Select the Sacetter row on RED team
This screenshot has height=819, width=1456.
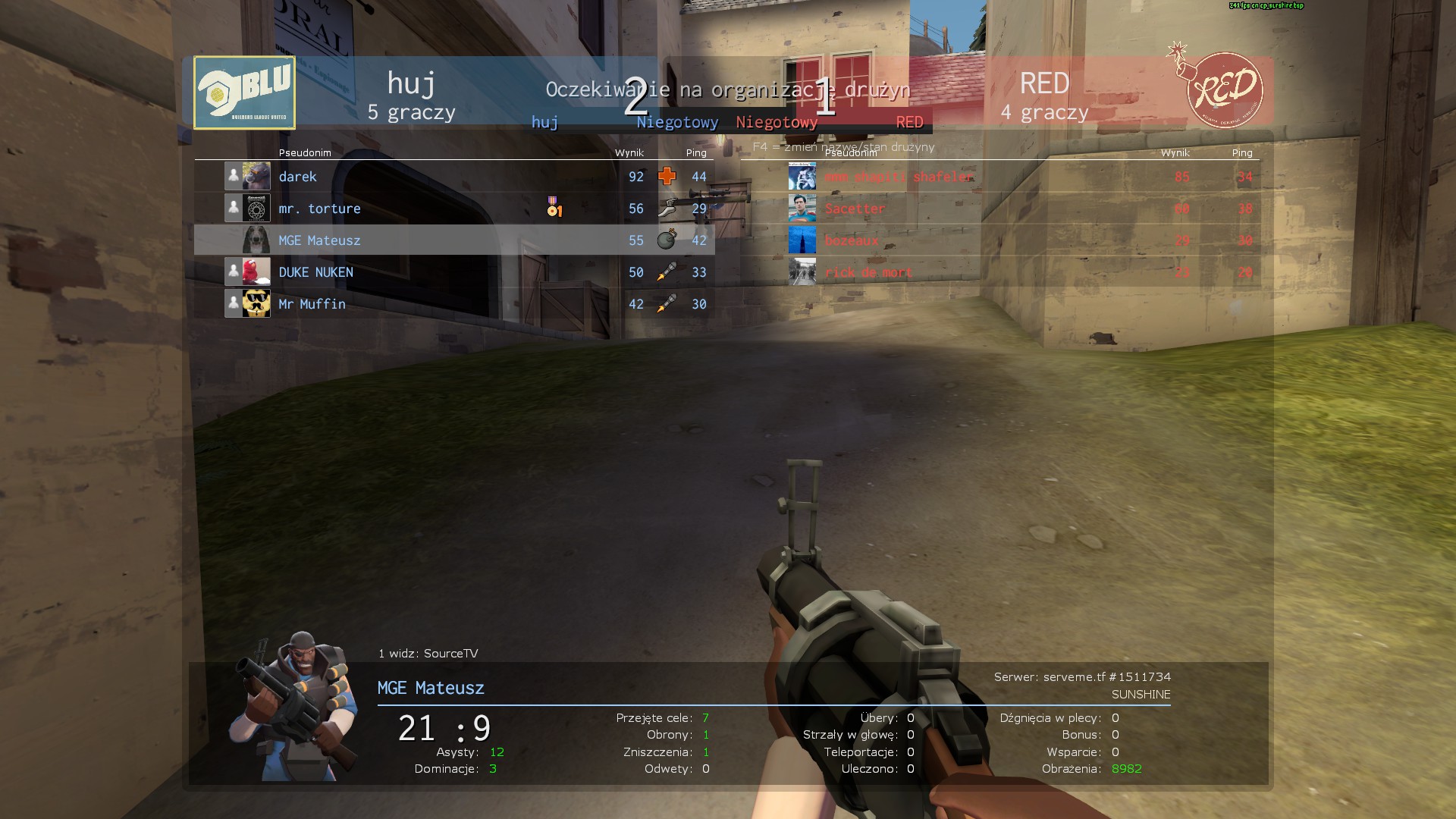click(999, 209)
